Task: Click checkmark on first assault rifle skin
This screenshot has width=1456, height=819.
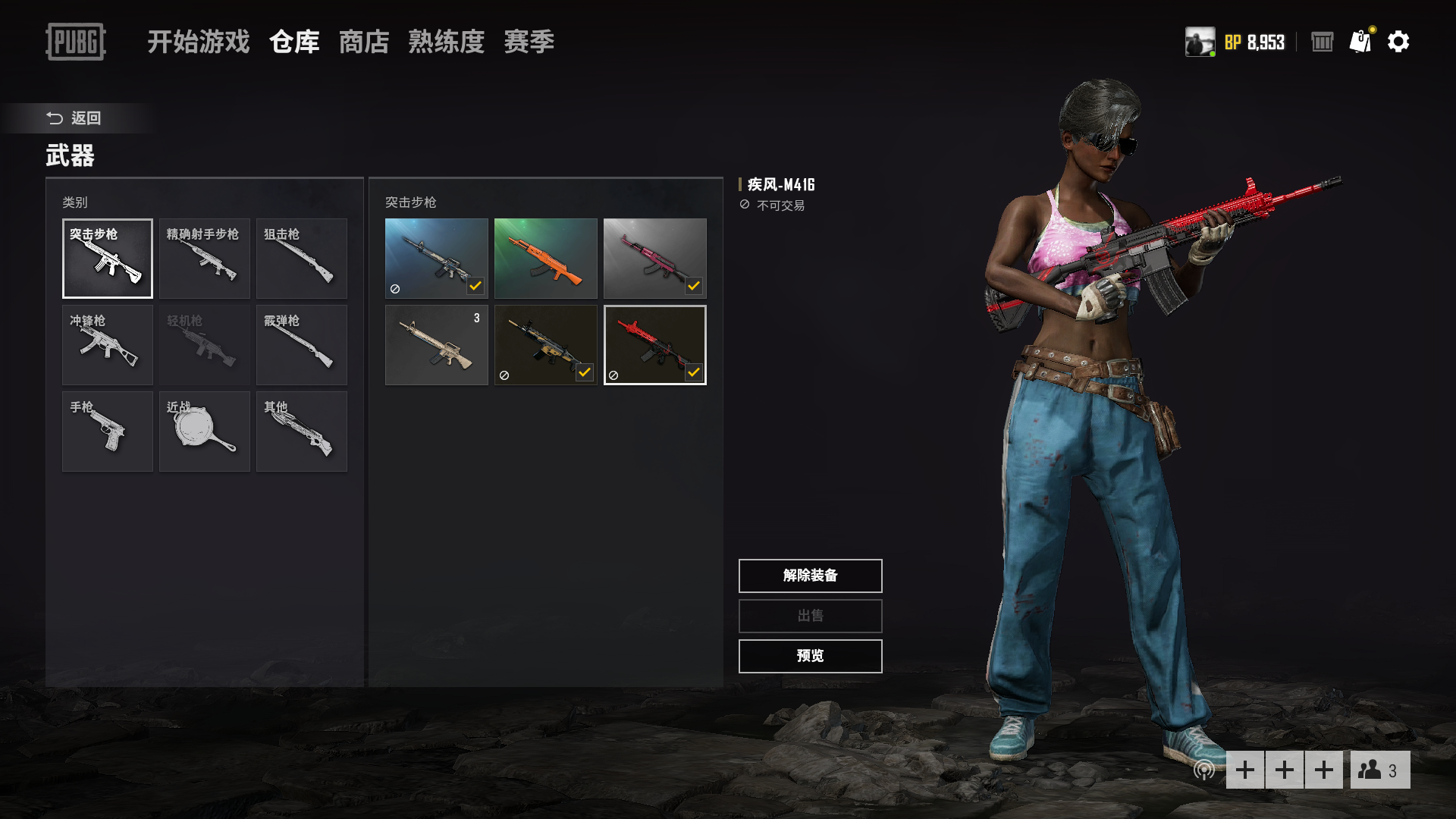Action: (476, 285)
